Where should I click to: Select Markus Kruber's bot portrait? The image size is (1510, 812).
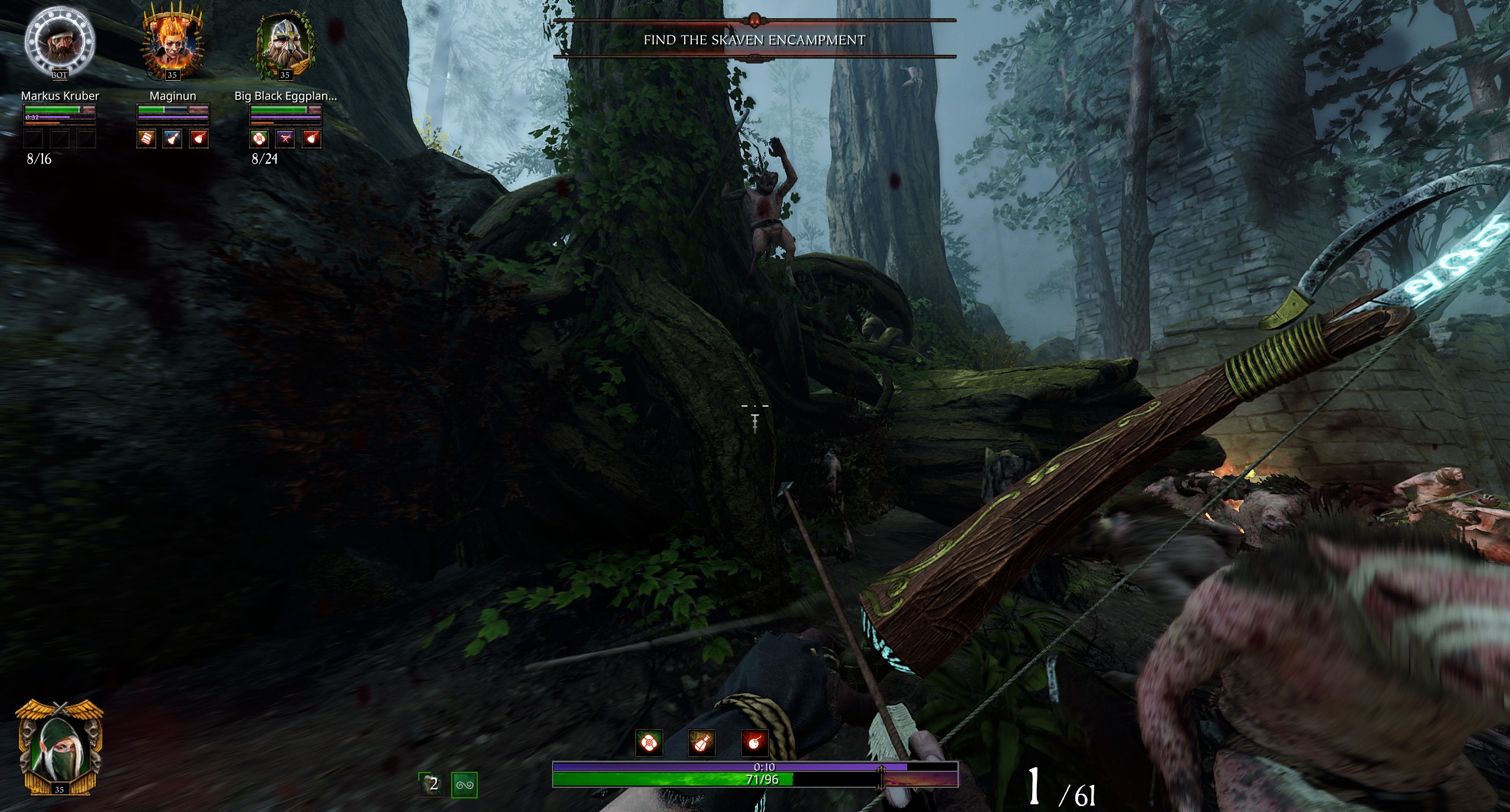pos(60,45)
